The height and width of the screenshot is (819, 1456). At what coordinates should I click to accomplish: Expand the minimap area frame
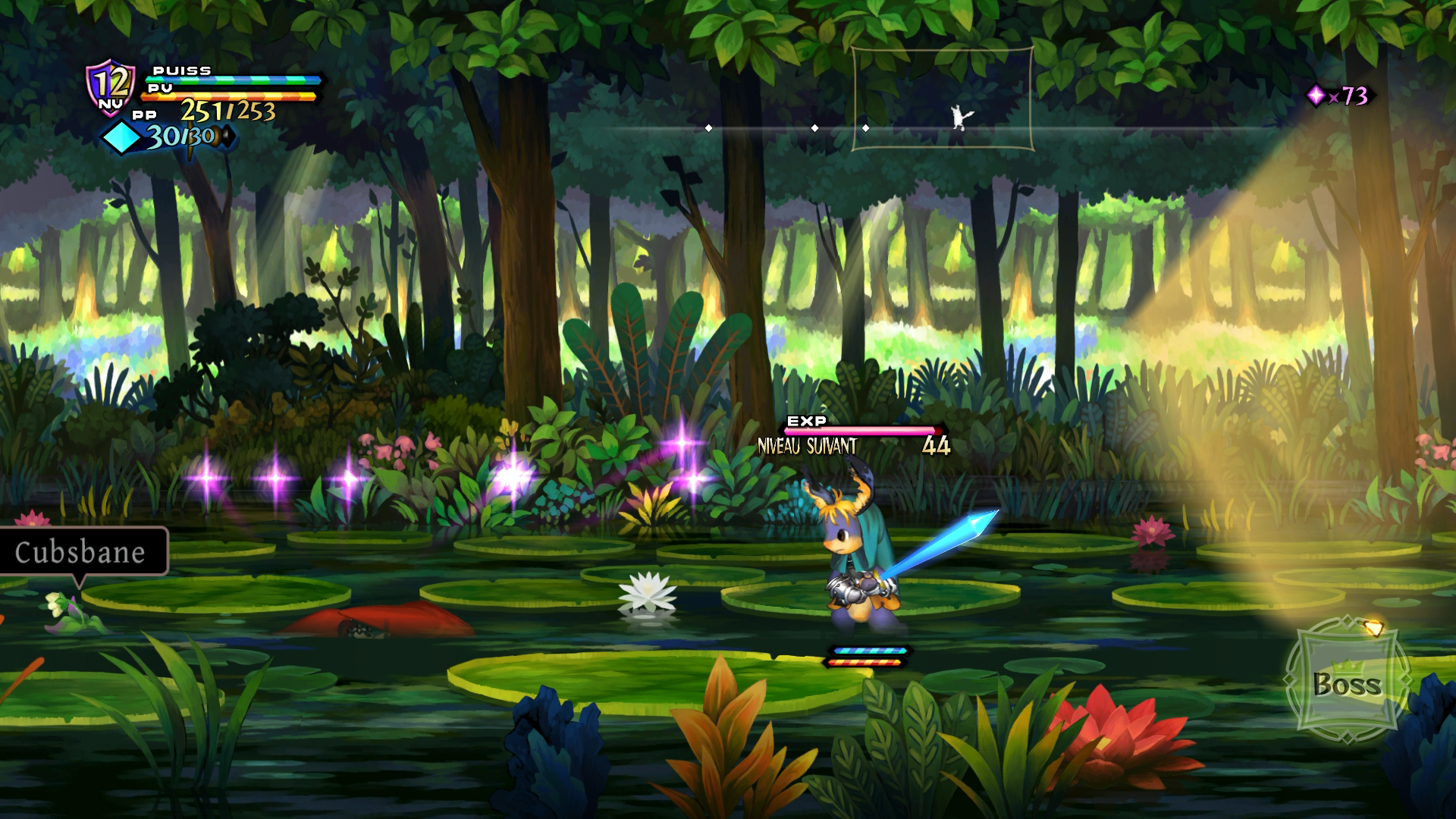(944, 99)
